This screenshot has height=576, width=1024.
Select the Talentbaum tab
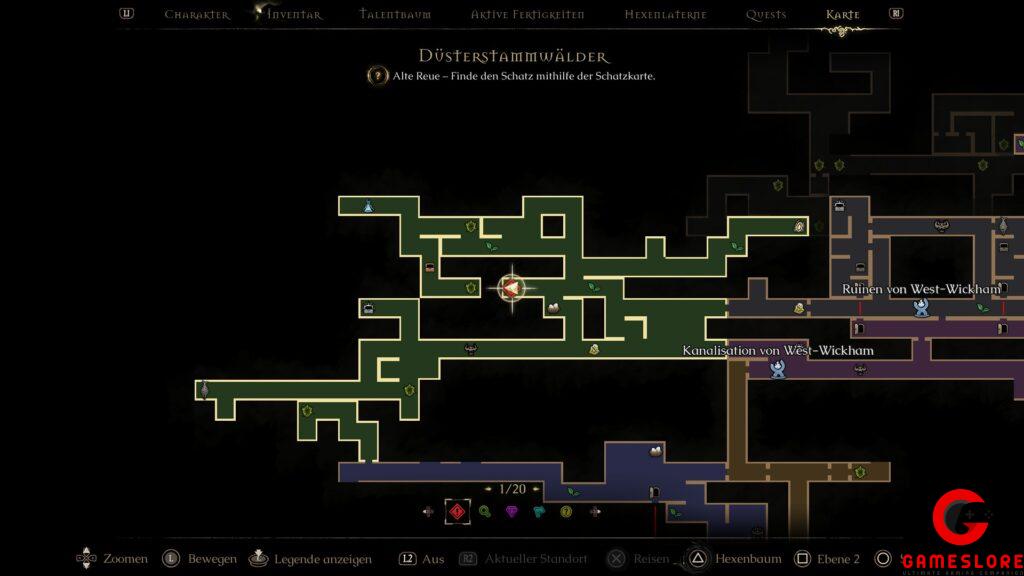tap(394, 15)
